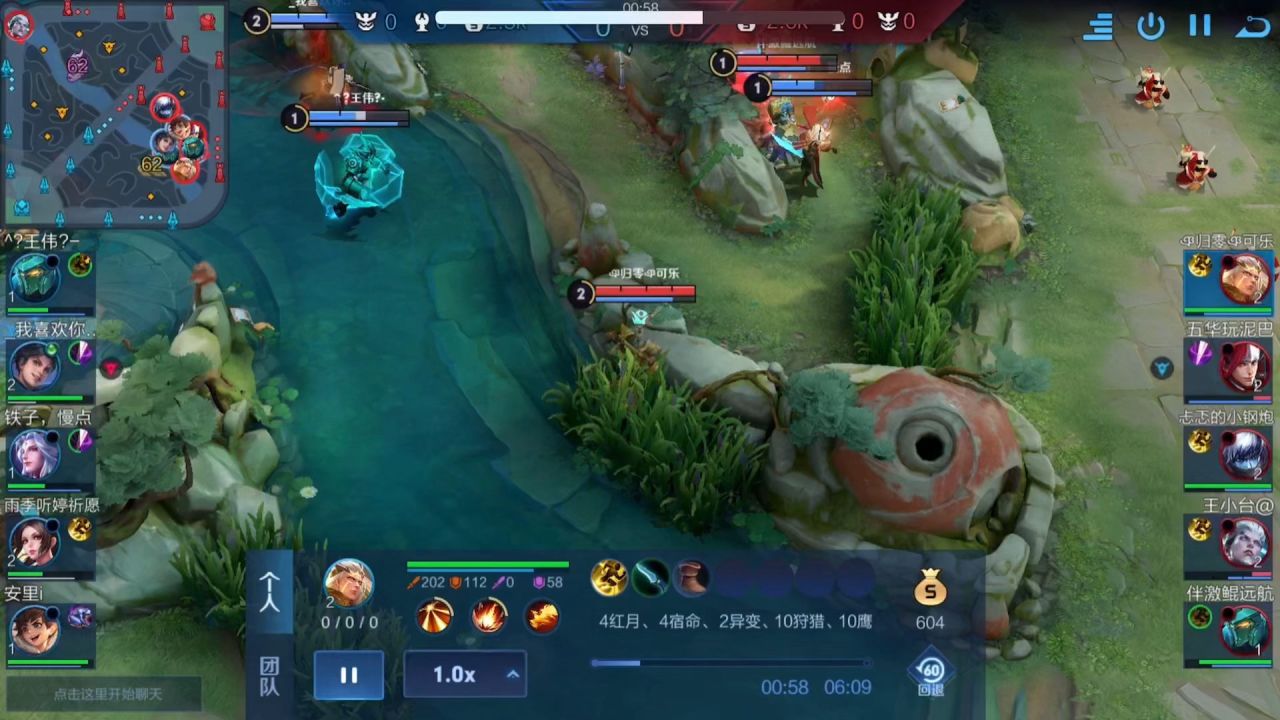Viewport: 1280px width, 720px height.
Task: Pause the replay with the bottom pause button
Action: (348, 675)
